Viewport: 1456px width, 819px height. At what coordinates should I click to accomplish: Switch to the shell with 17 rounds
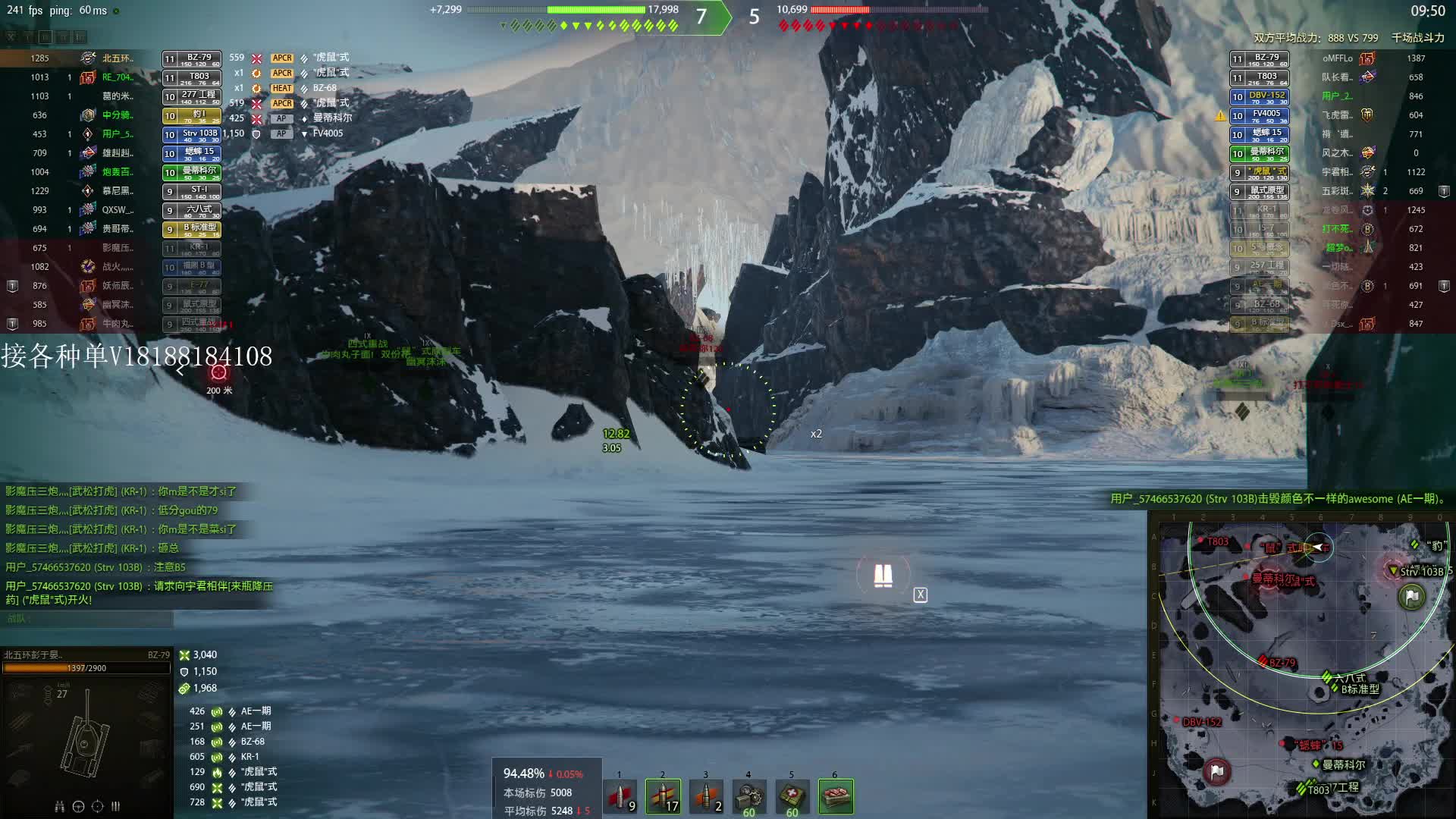point(663,796)
